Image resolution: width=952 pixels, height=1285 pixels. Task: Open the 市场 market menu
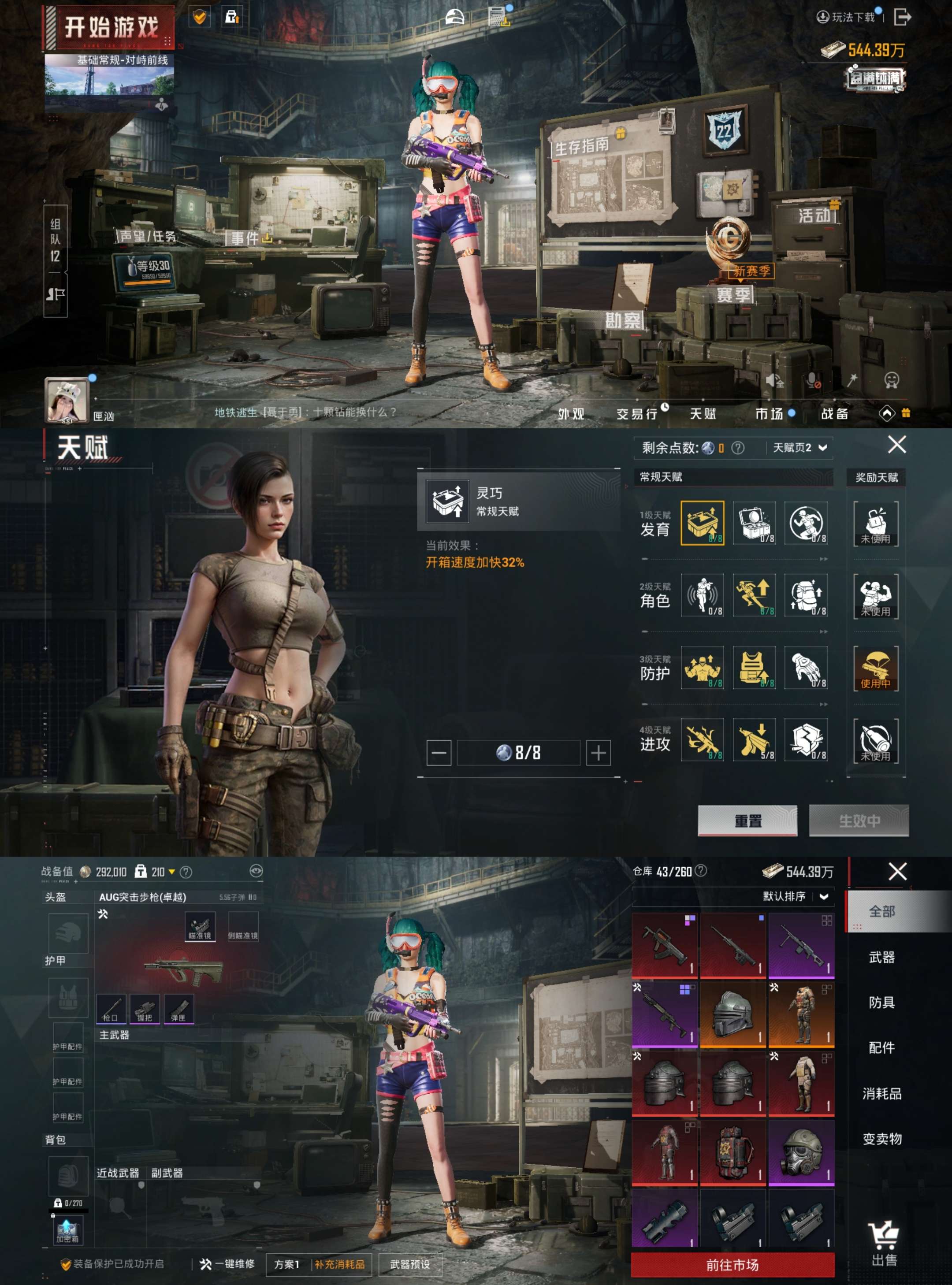770,414
